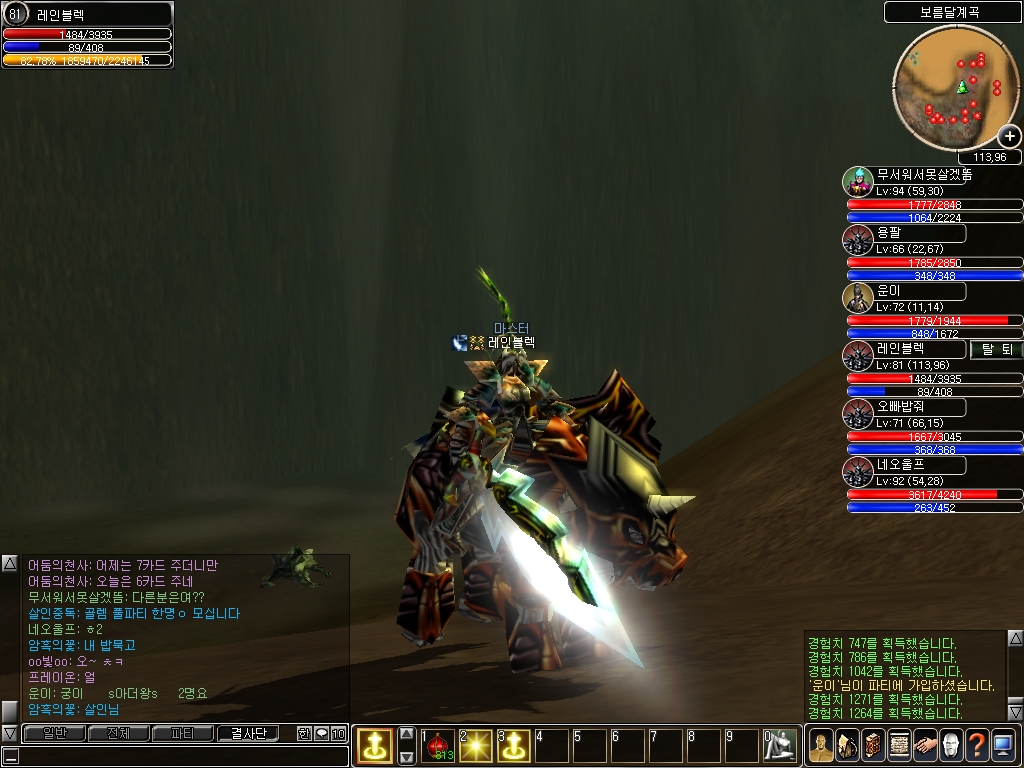Screen dimensions: 1024x768
Task: Use the red potion in hotbar slot 1
Action: (x=439, y=745)
